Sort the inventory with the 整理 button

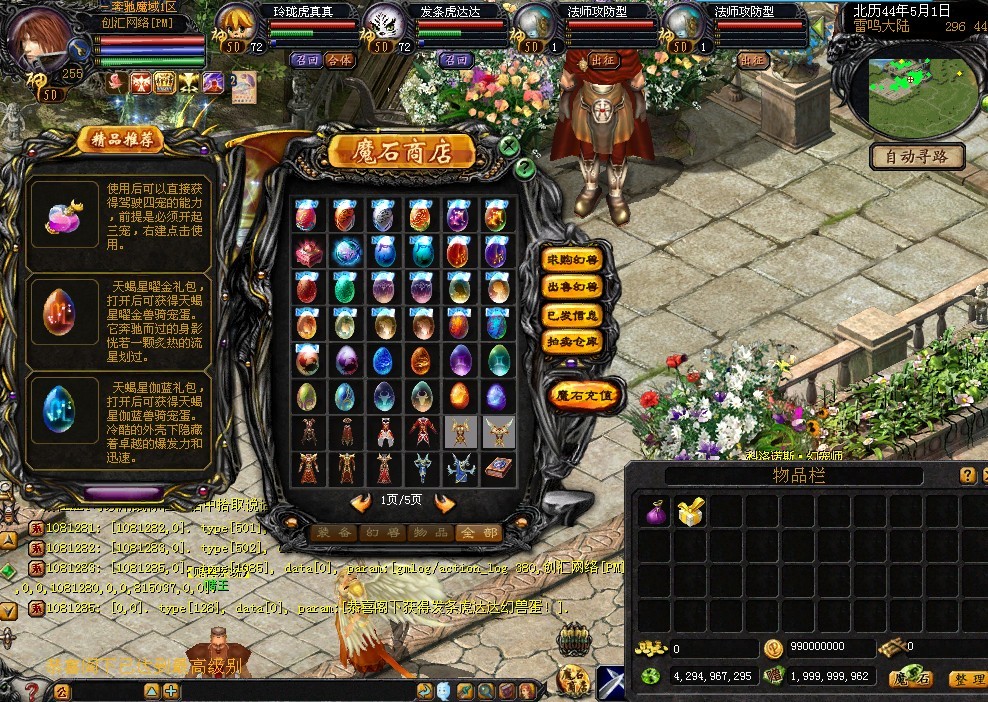[965, 679]
